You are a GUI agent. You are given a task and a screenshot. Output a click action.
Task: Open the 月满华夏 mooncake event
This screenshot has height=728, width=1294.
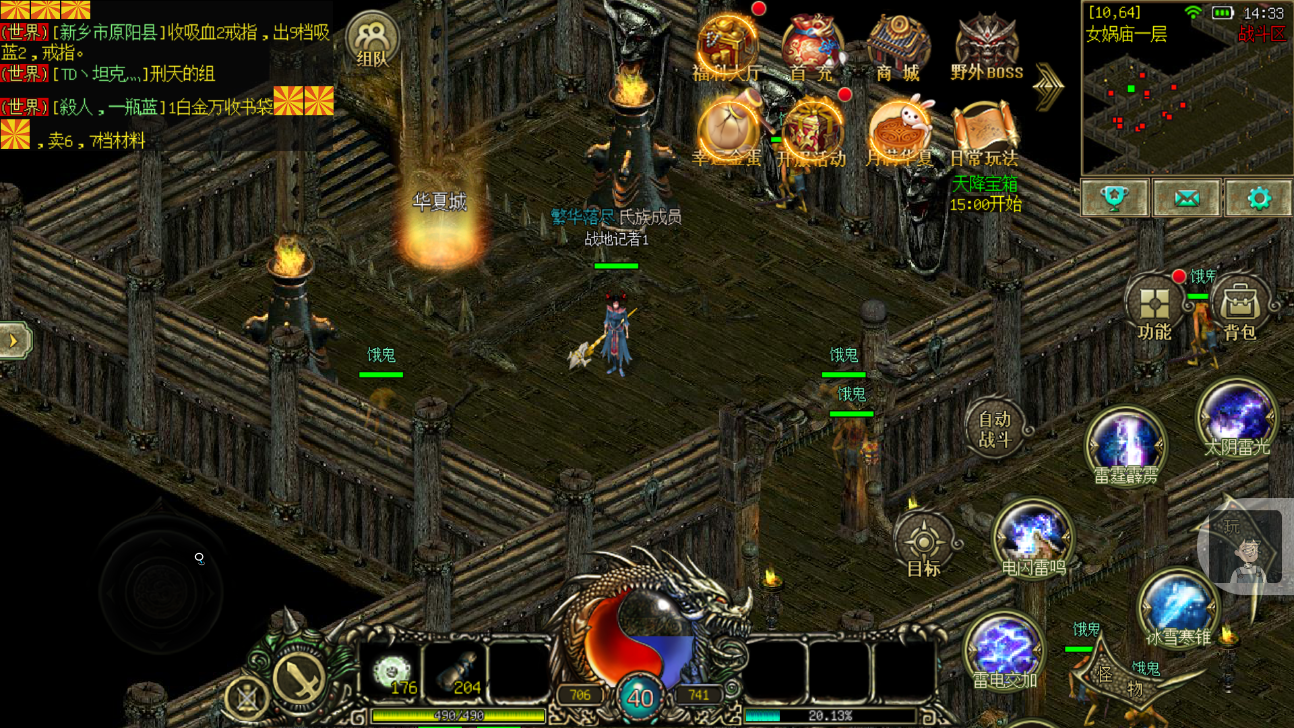click(x=898, y=130)
